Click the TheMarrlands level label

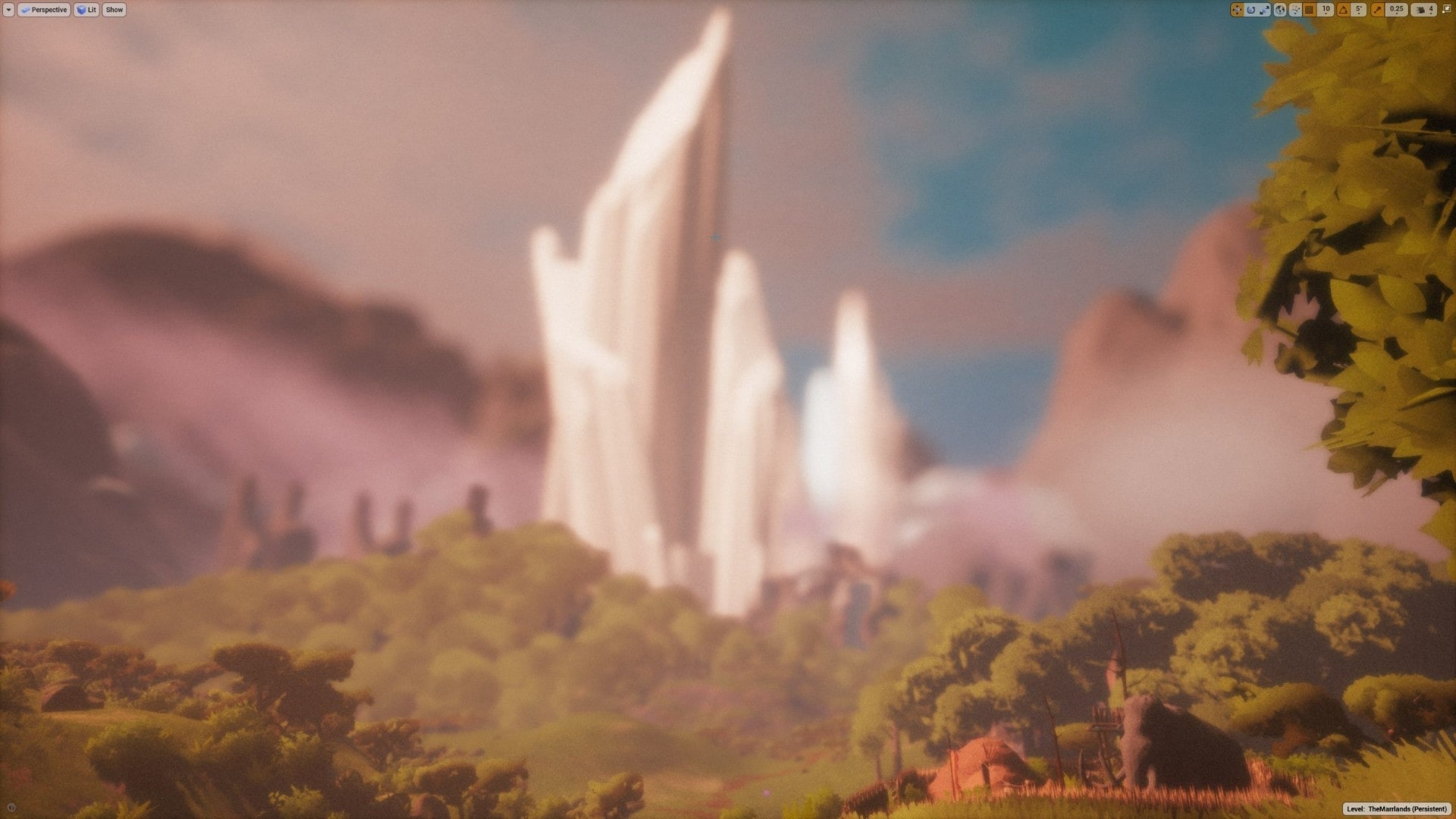tap(1397, 809)
